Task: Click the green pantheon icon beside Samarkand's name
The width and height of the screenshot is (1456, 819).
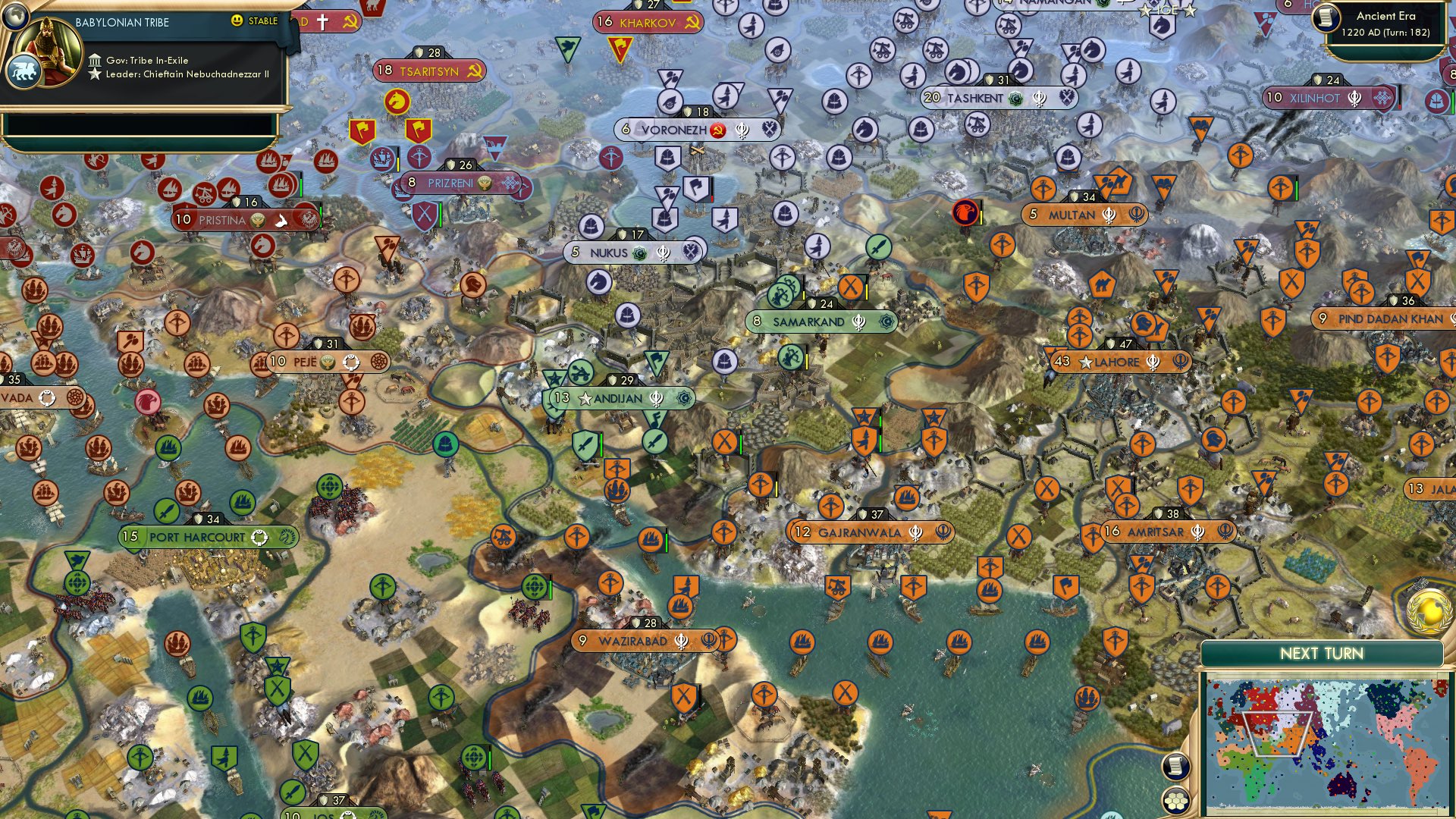Action: coord(884,322)
